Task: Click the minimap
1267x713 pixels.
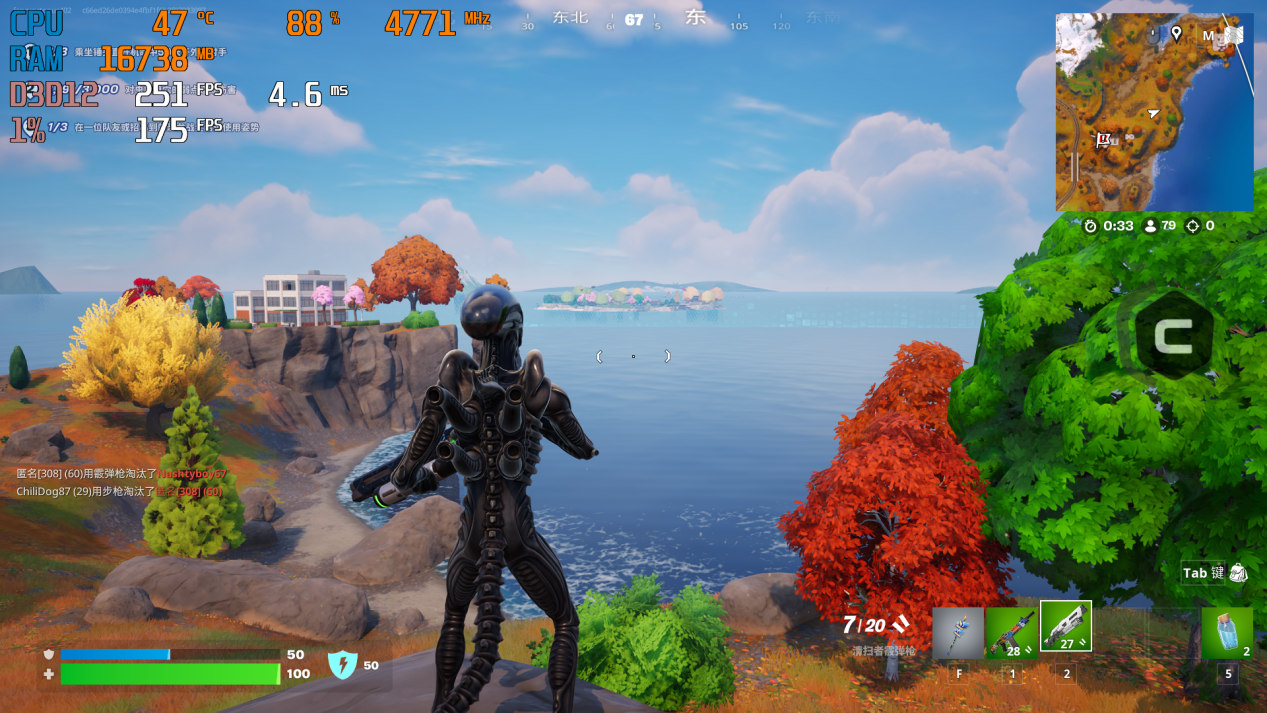Action: tap(1154, 112)
